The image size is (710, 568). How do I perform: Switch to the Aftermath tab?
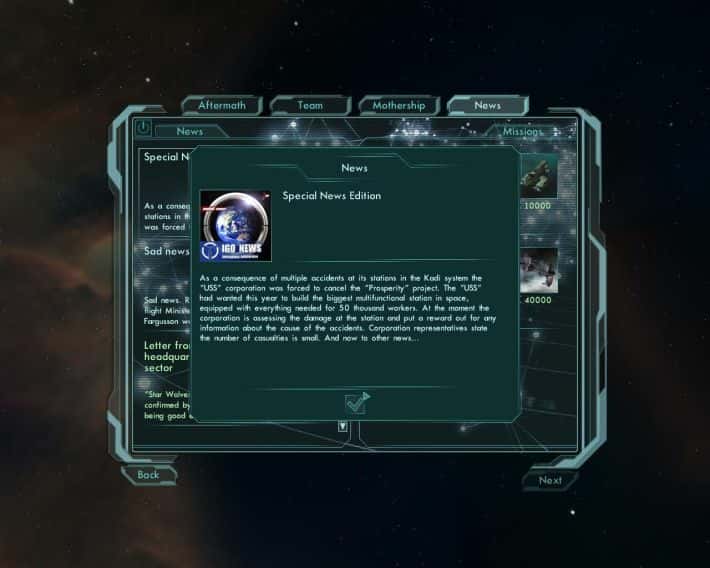(222, 105)
